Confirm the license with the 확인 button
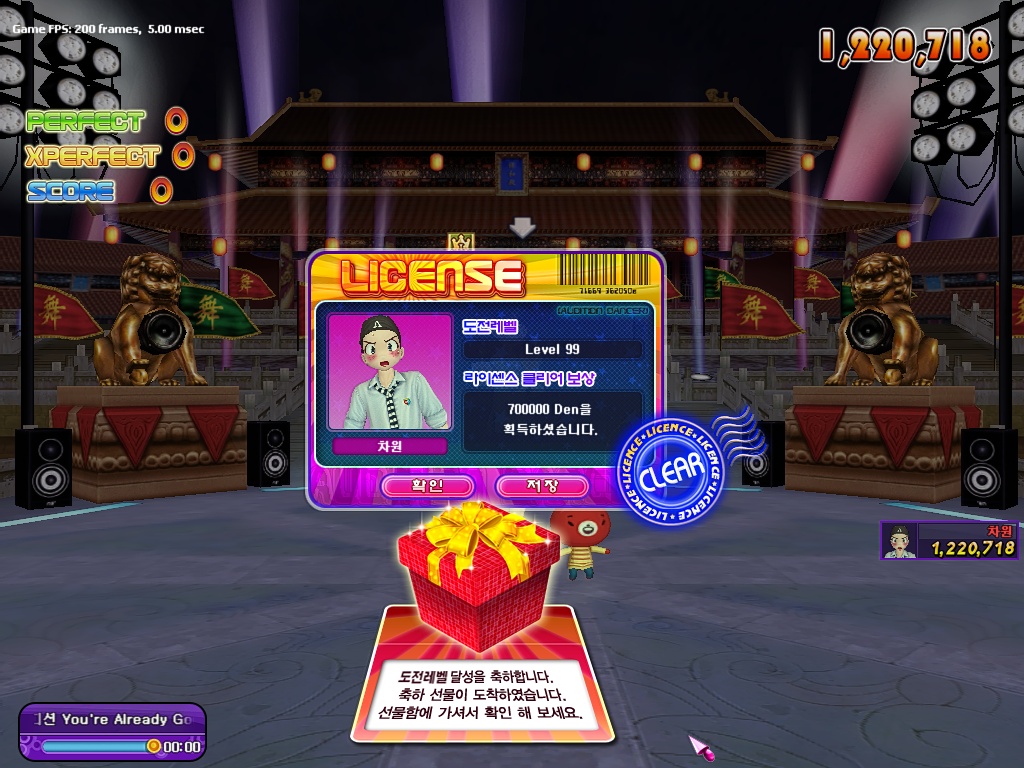1024x768 pixels. (427, 486)
